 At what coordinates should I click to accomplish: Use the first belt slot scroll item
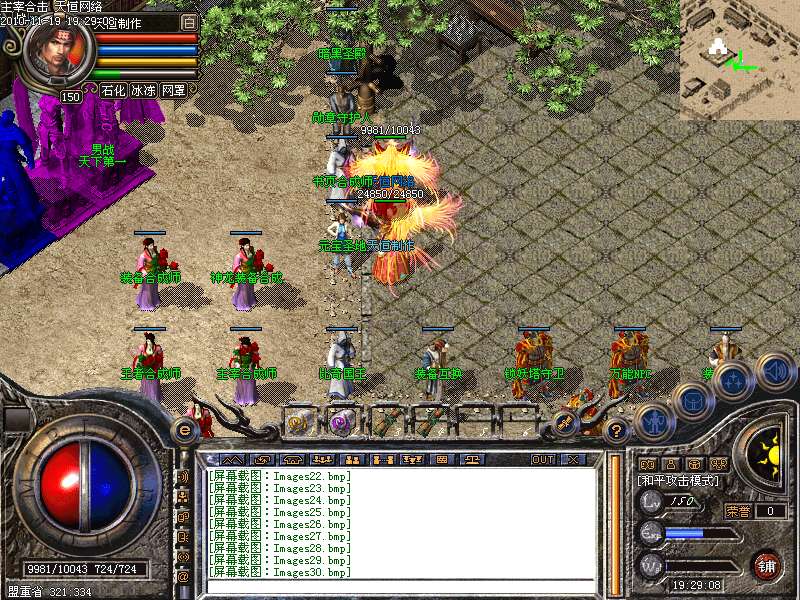[x=299, y=421]
